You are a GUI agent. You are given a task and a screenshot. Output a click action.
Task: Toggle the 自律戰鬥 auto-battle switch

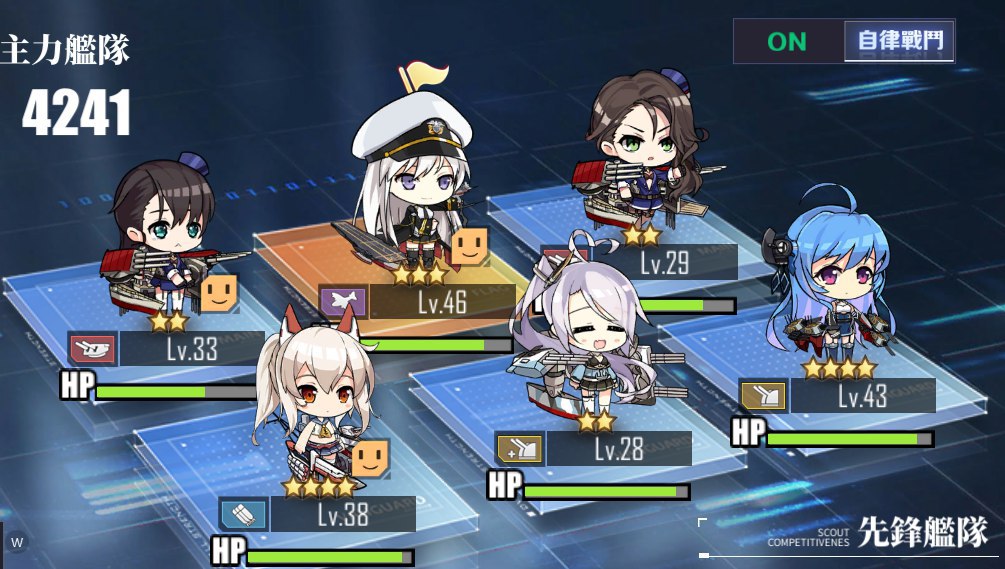click(843, 42)
